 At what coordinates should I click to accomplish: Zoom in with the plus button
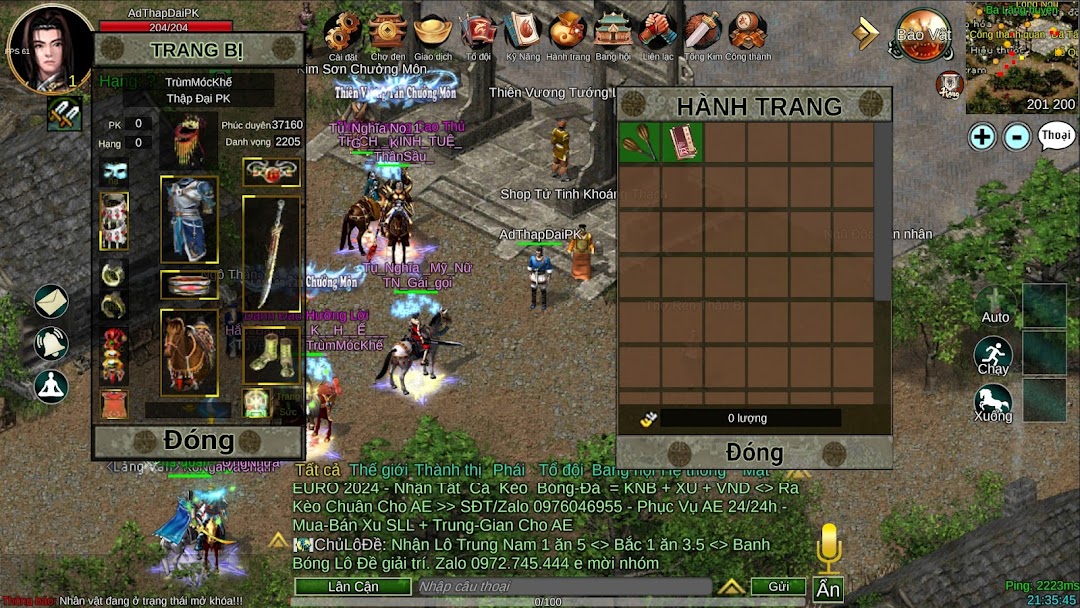click(982, 136)
